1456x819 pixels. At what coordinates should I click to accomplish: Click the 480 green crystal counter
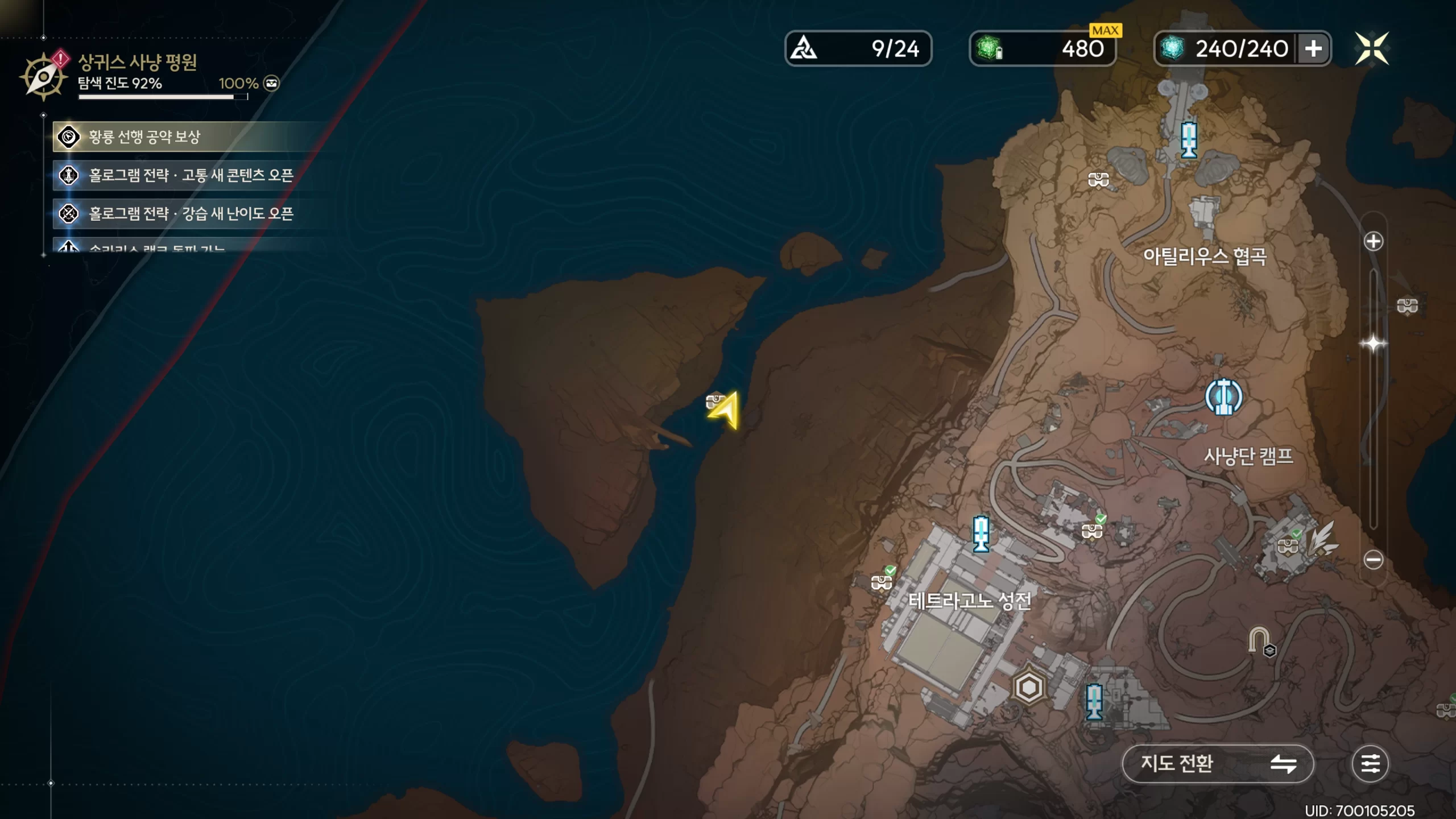coord(1042,49)
